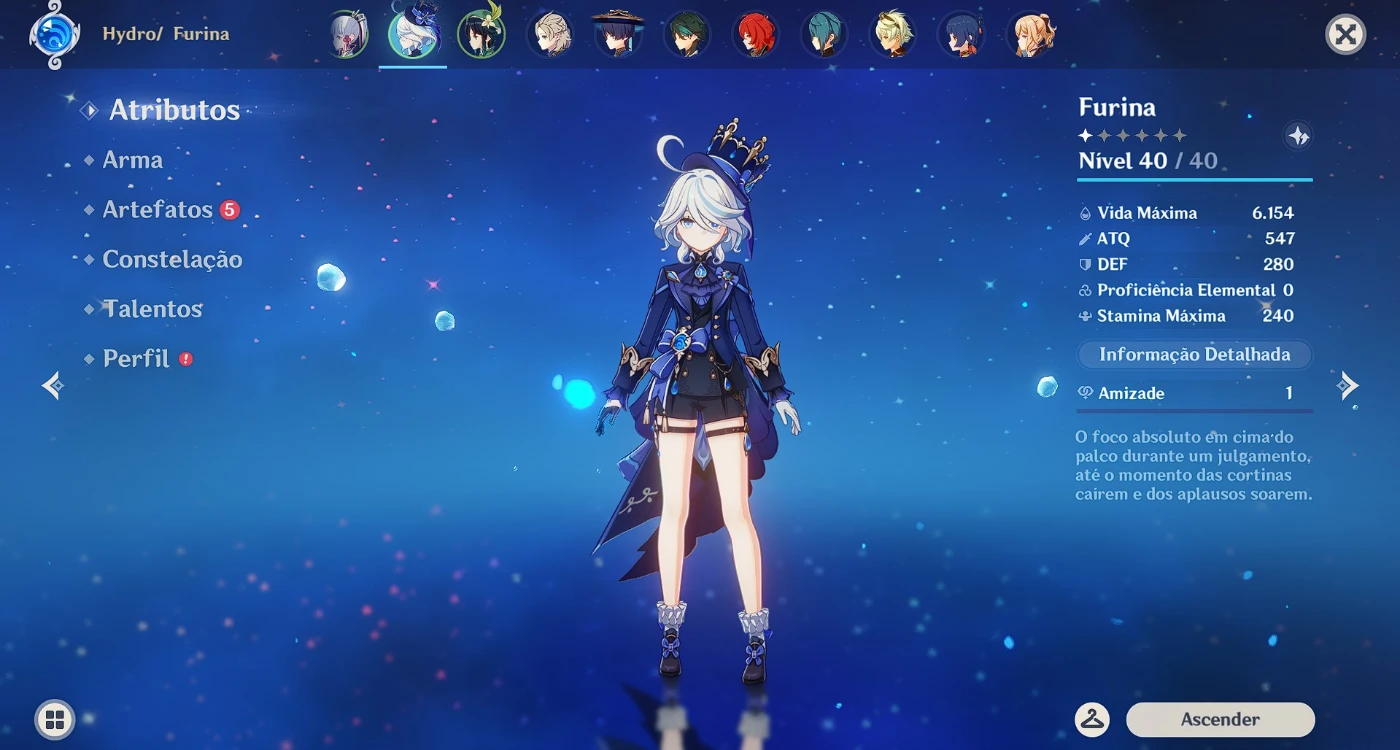
Task: Click the right arrow to next character
Action: pyautogui.click(x=1349, y=384)
